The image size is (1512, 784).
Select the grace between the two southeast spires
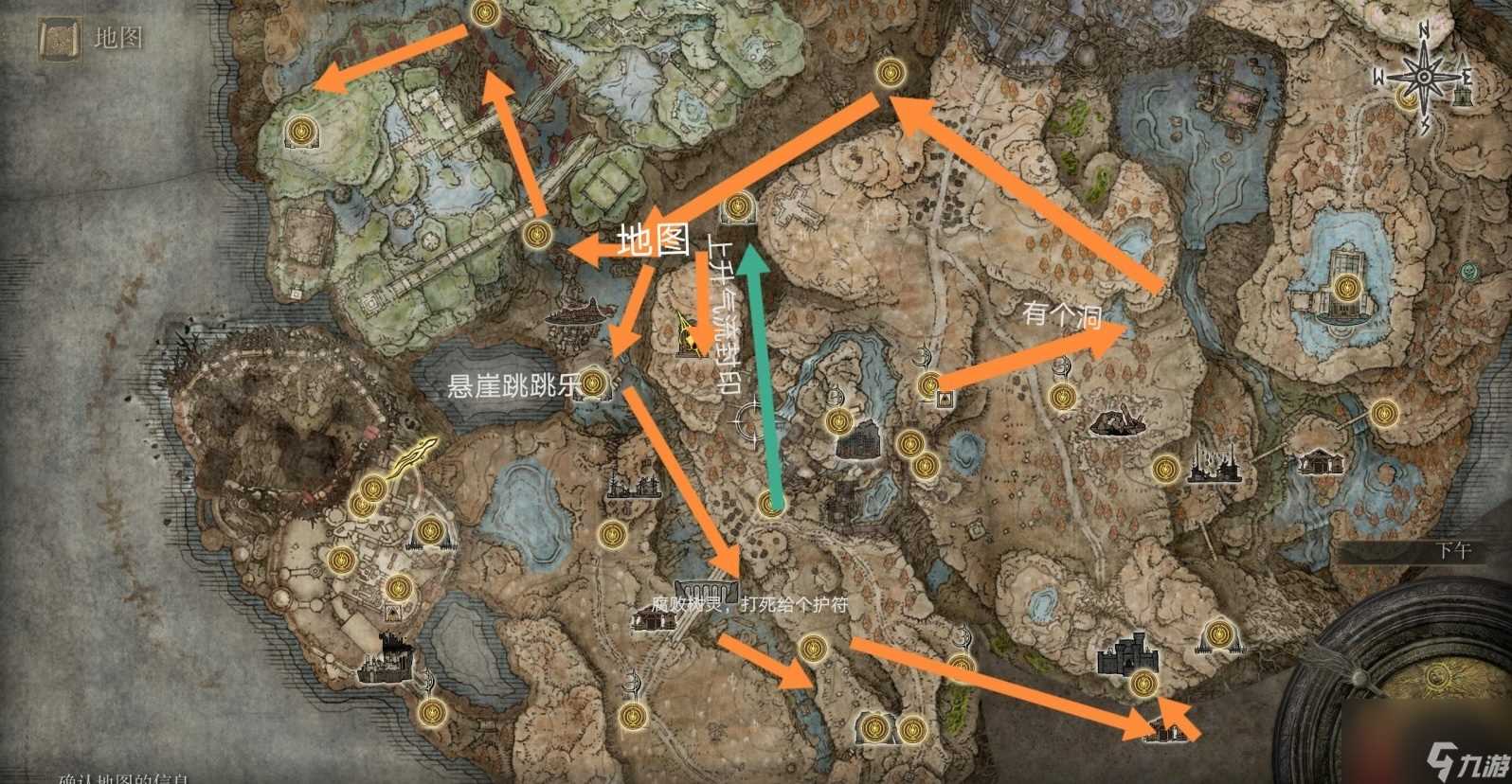(1216, 633)
